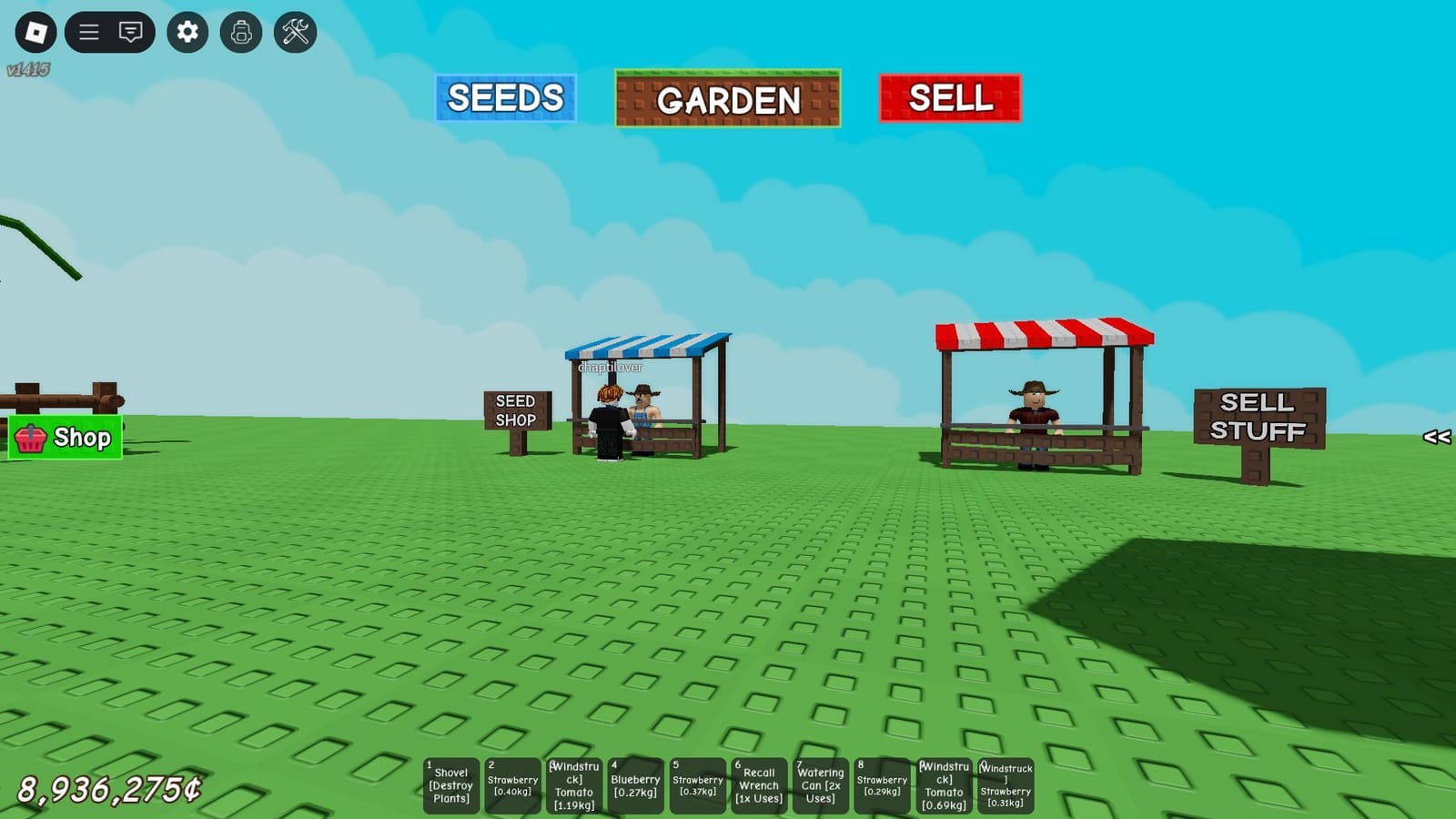Equip the Strawberry in slot 2
The width and height of the screenshot is (1456, 819).
click(512, 784)
